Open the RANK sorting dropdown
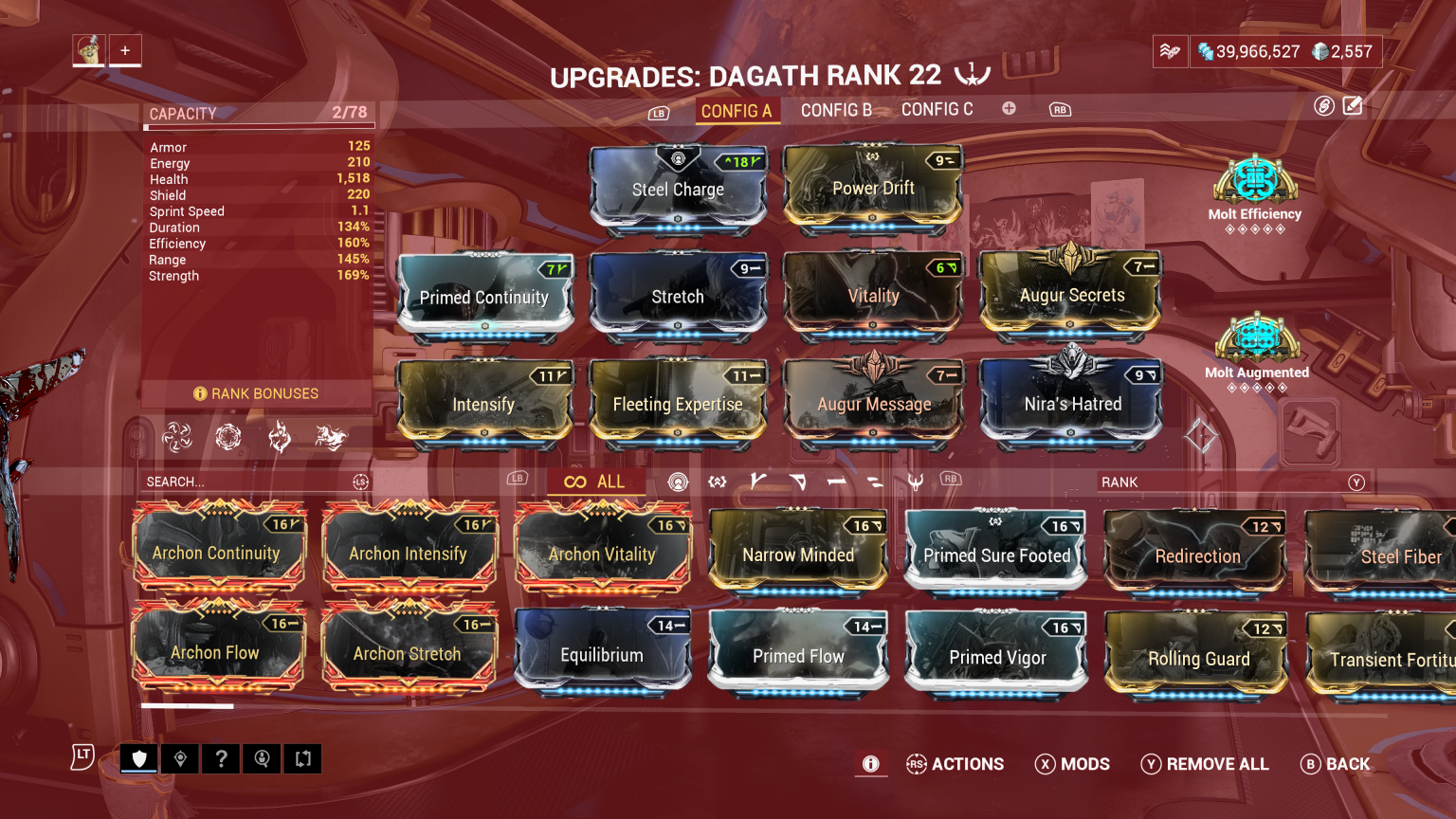The height and width of the screenshot is (819, 1456). [1232, 482]
